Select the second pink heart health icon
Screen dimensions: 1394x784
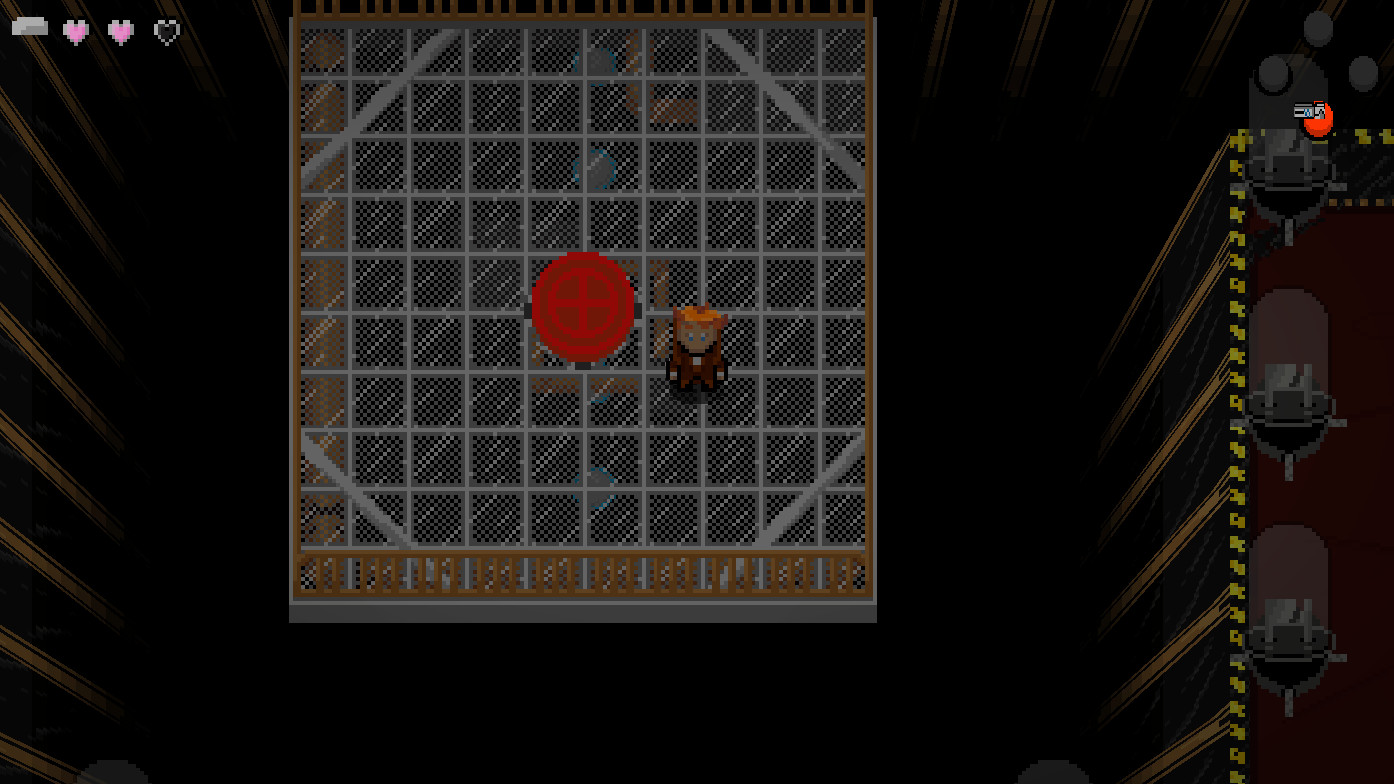click(x=121, y=32)
